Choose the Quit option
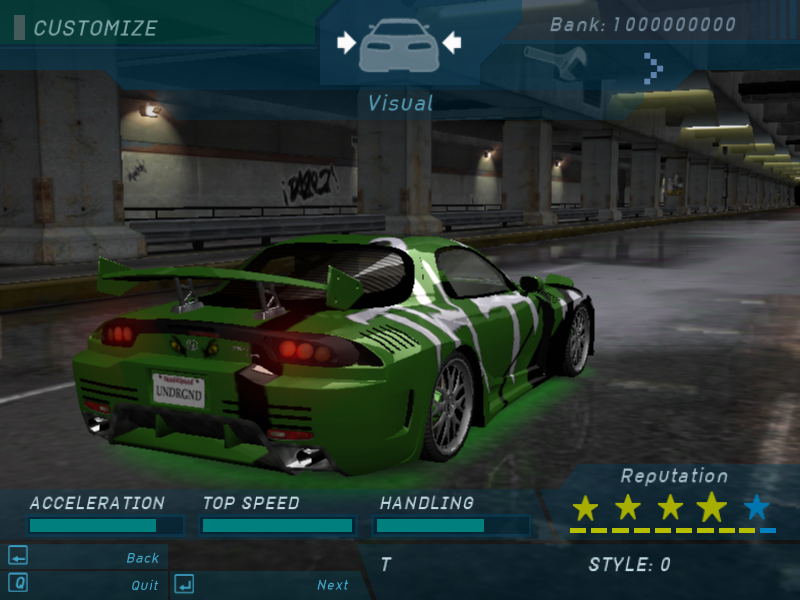 pyautogui.click(x=145, y=585)
